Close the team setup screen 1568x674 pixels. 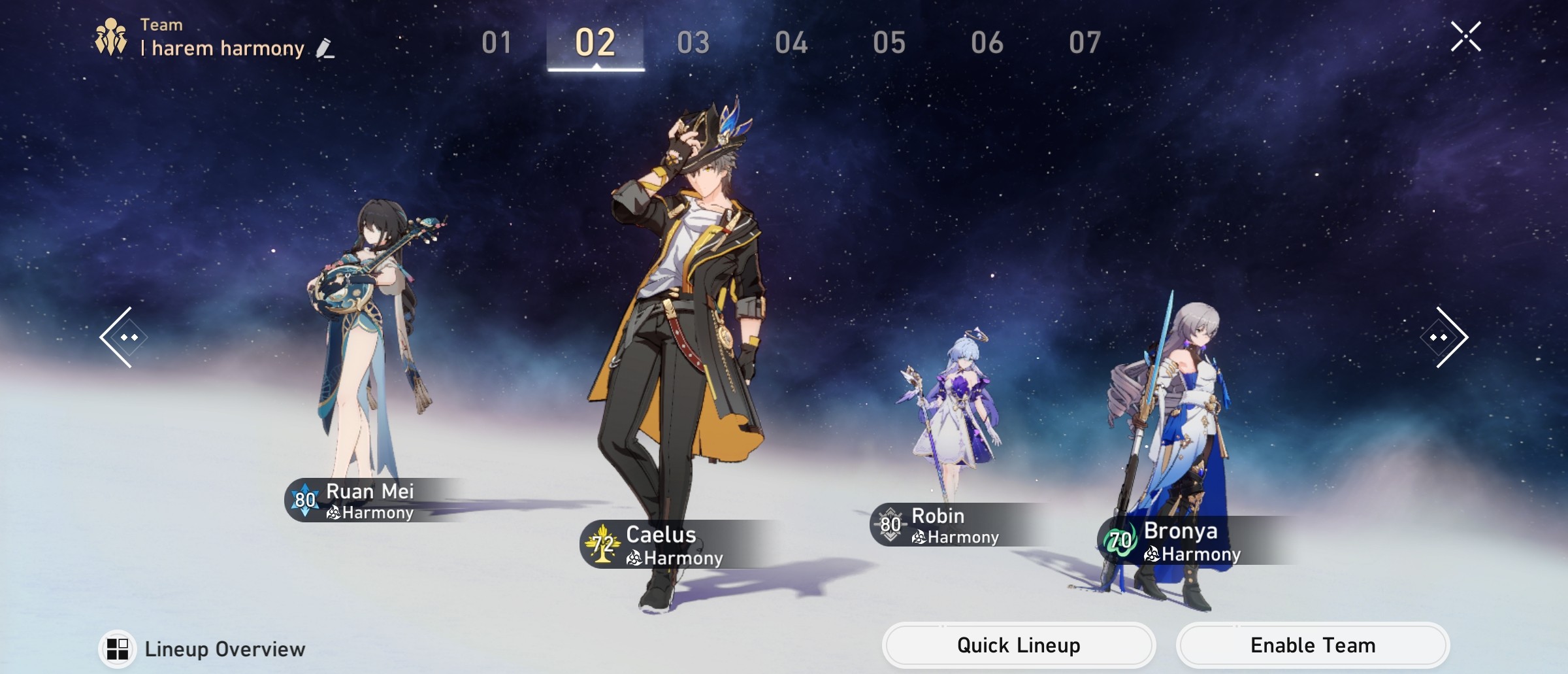coord(1466,36)
